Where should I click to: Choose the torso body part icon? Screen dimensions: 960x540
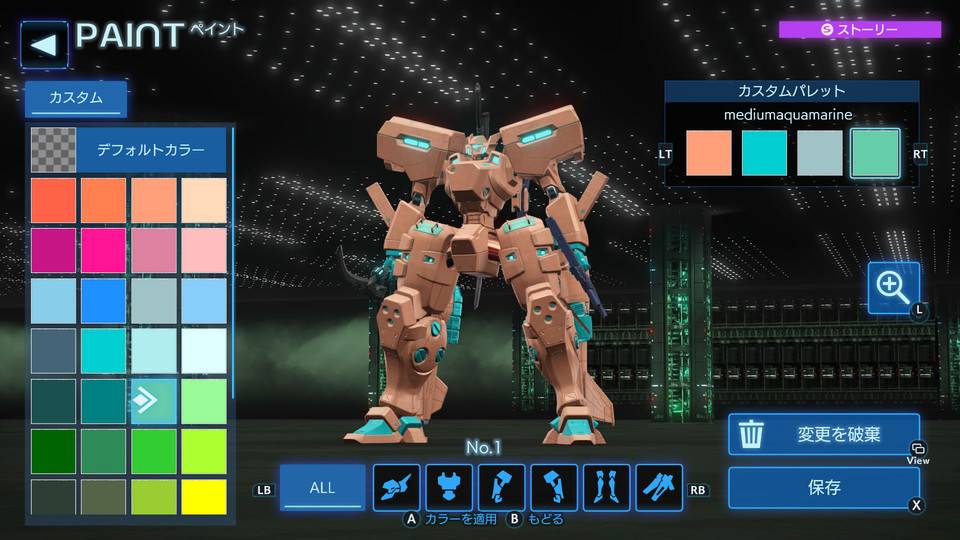point(450,488)
